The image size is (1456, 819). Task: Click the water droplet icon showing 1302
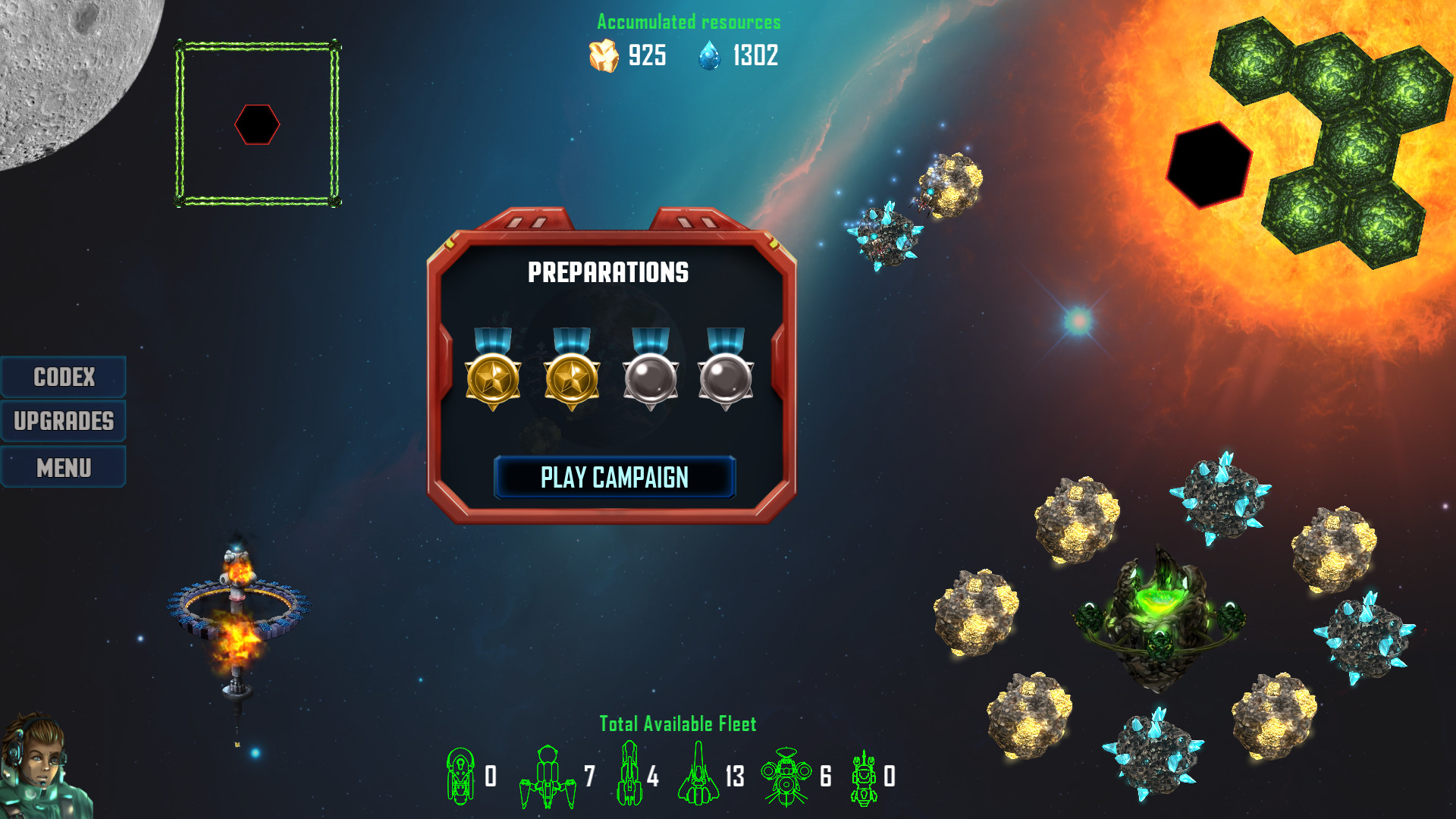click(708, 55)
